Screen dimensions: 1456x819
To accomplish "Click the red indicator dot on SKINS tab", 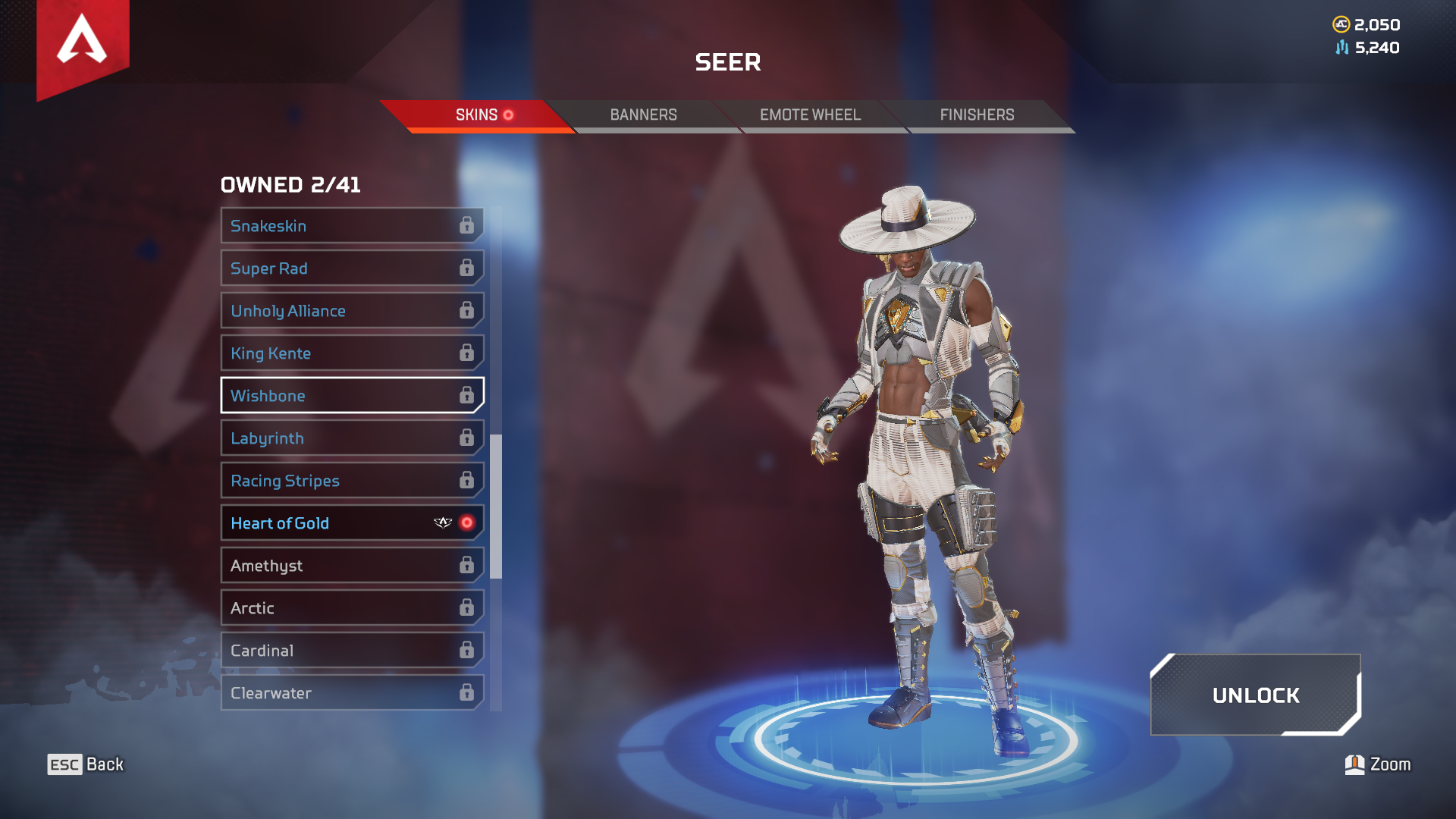I will tap(510, 116).
